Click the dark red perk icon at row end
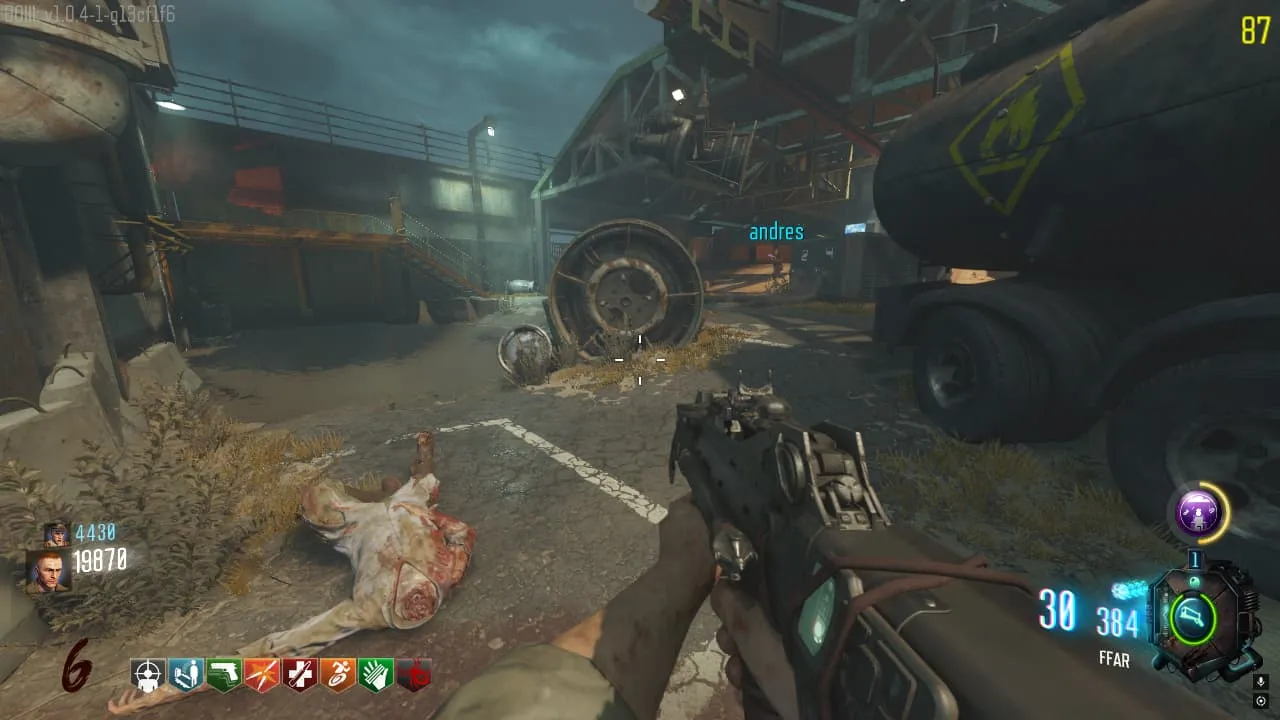This screenshot has width=1280, height=720. click(x=413, y=676)
